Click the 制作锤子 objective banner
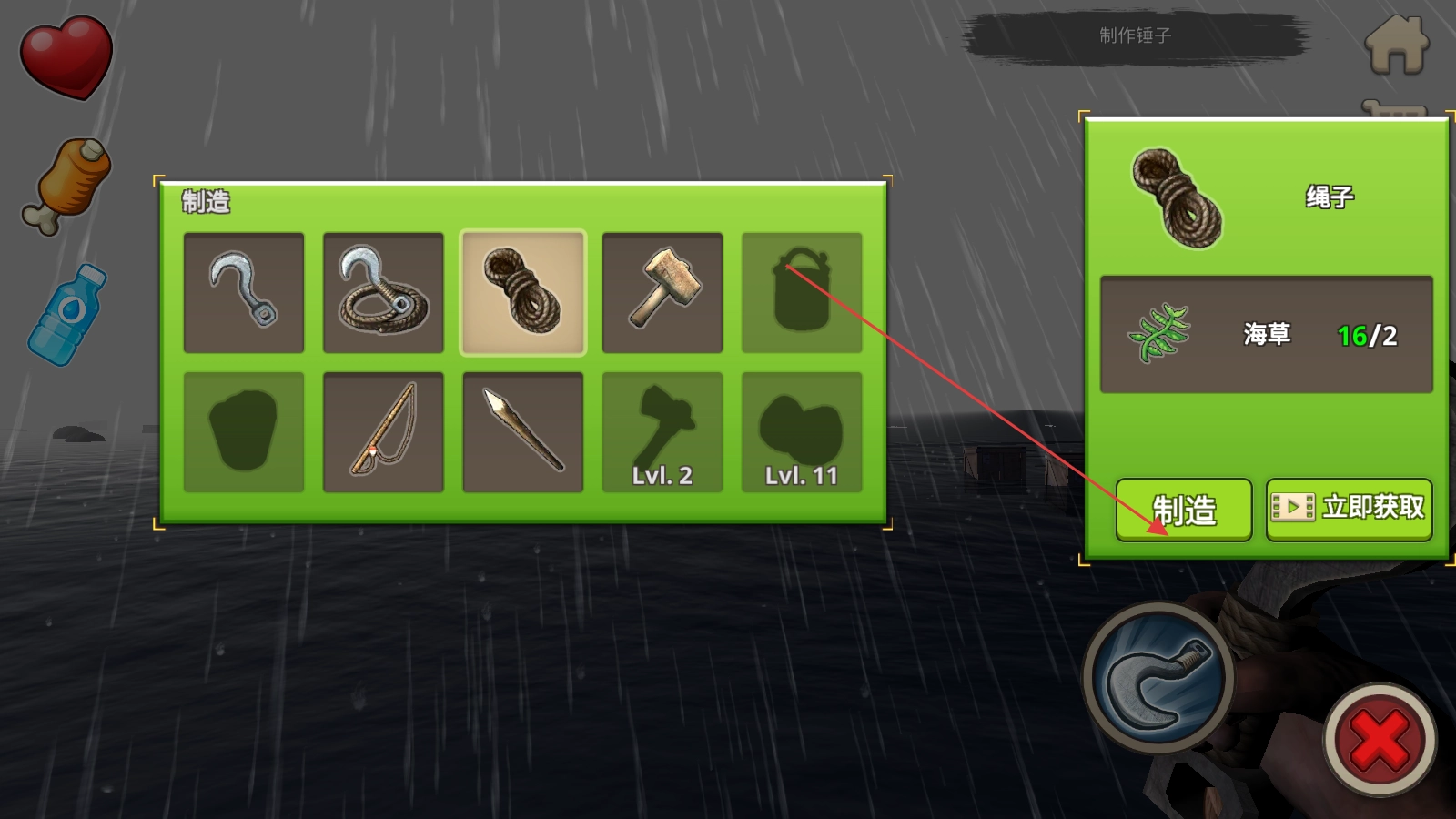Screen dimensions: 1456x819 point(1135,36)
